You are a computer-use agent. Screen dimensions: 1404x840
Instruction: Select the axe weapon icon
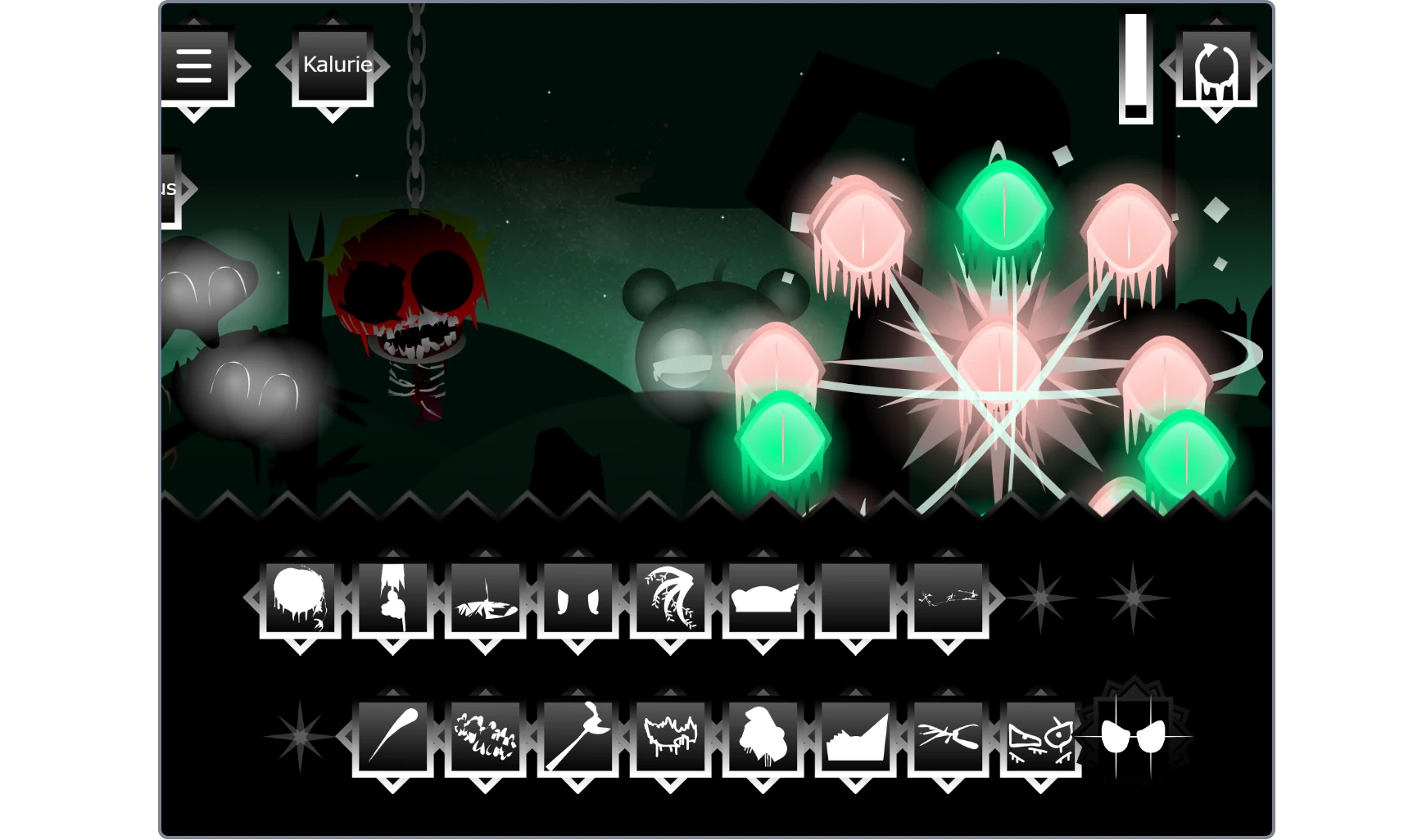(579, 735)
